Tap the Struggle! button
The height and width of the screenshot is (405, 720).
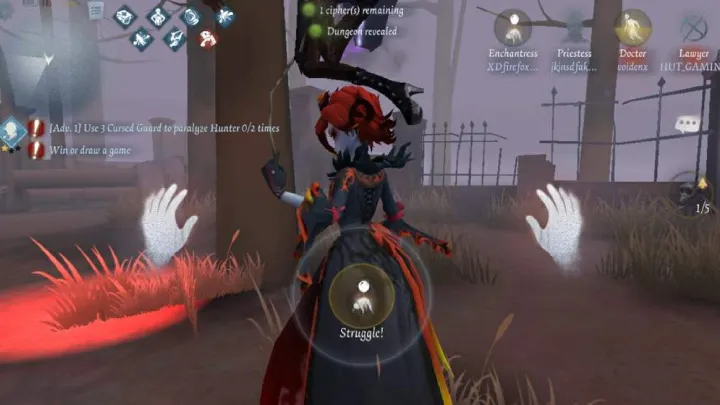pyautogui.click(x=362, y=294)
